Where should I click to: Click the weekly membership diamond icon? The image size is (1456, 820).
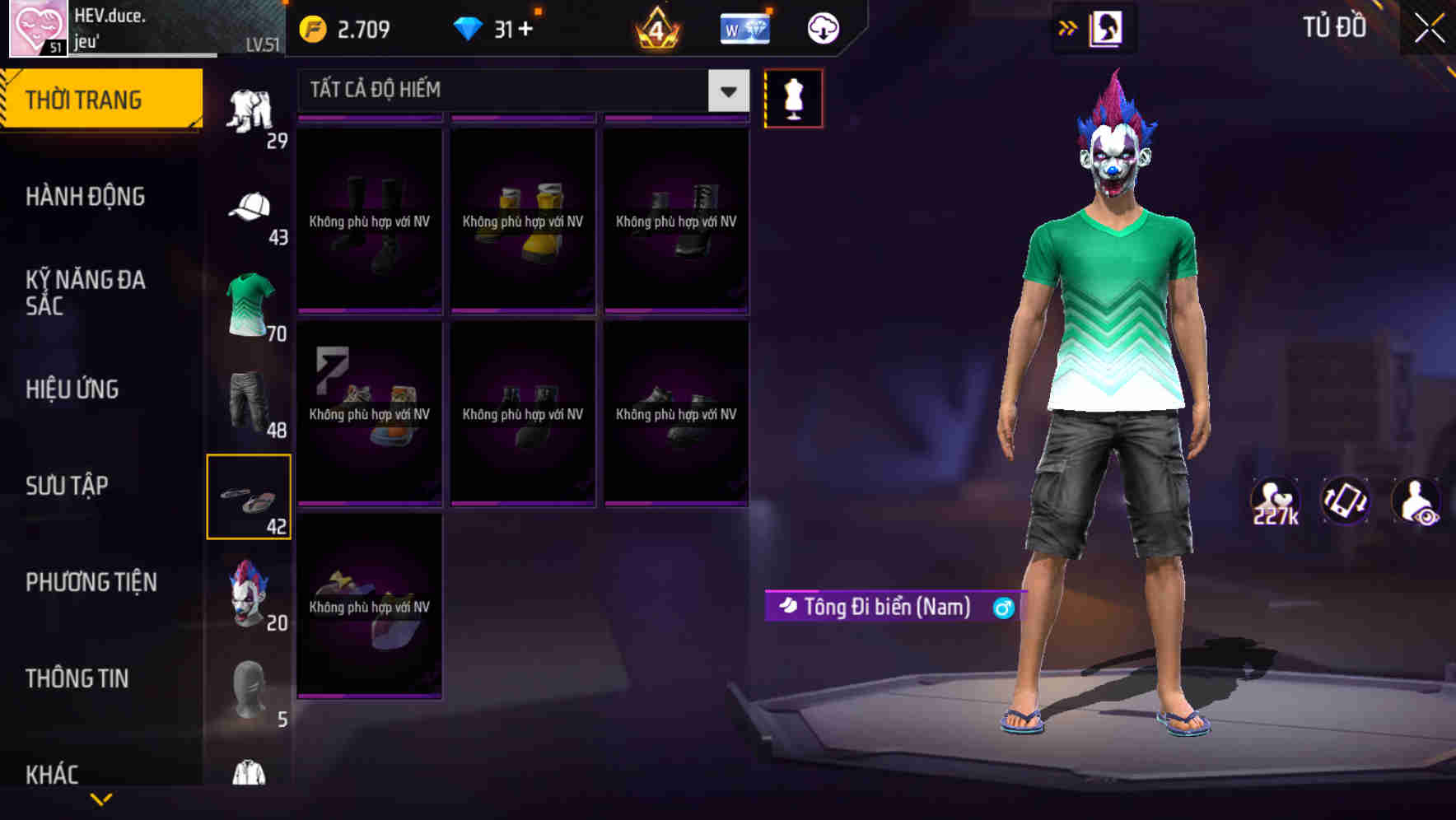tap(745, 27)
